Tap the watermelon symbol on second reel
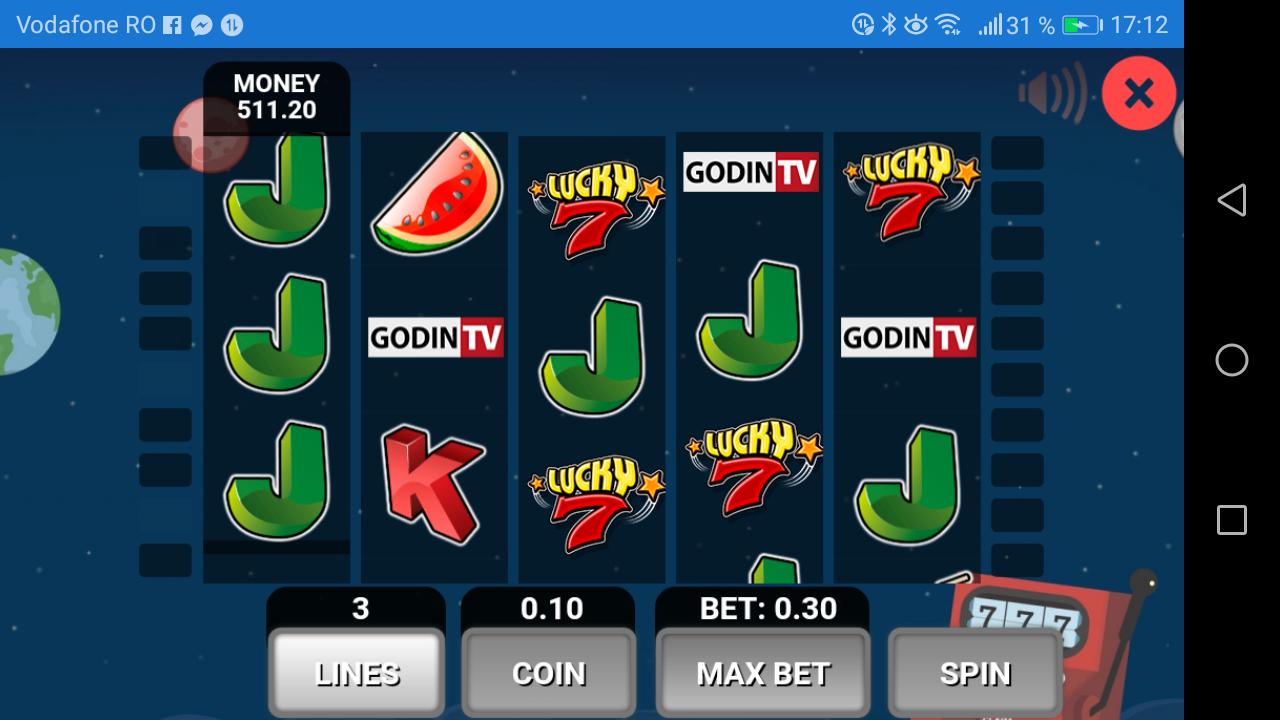The width and height of the screenshot is (1280, 720). click(x=433, y=195)
